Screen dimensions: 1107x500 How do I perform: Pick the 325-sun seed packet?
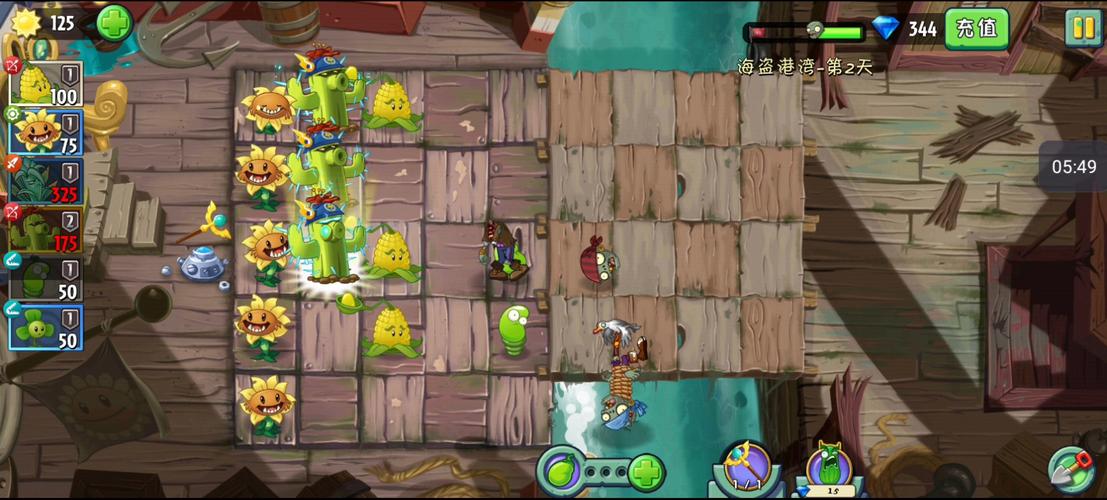point(46,180)
